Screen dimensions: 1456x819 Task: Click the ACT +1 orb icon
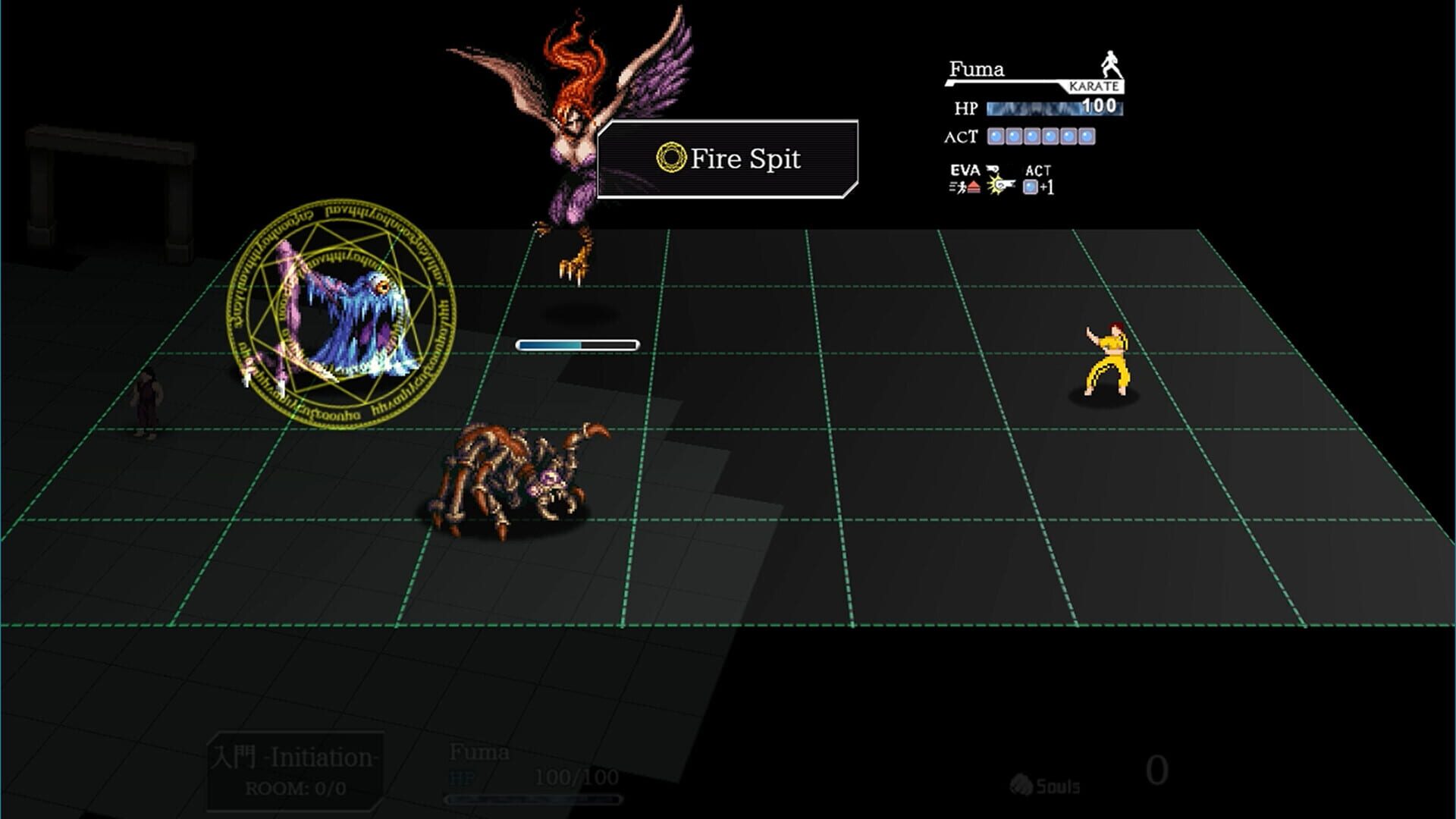point(1030,187)
